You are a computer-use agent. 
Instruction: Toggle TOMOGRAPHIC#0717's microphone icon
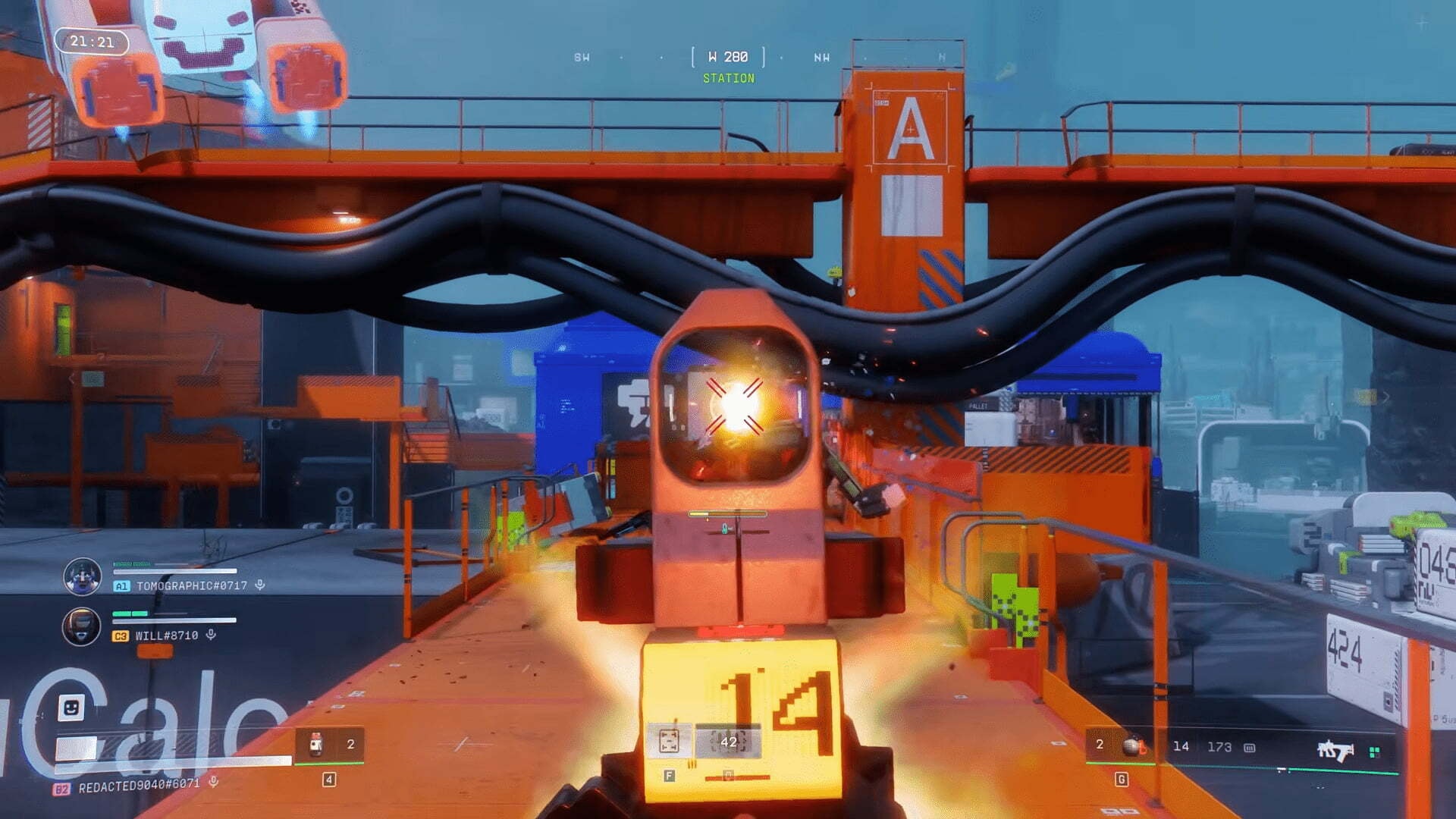click(x=260, y=585)
